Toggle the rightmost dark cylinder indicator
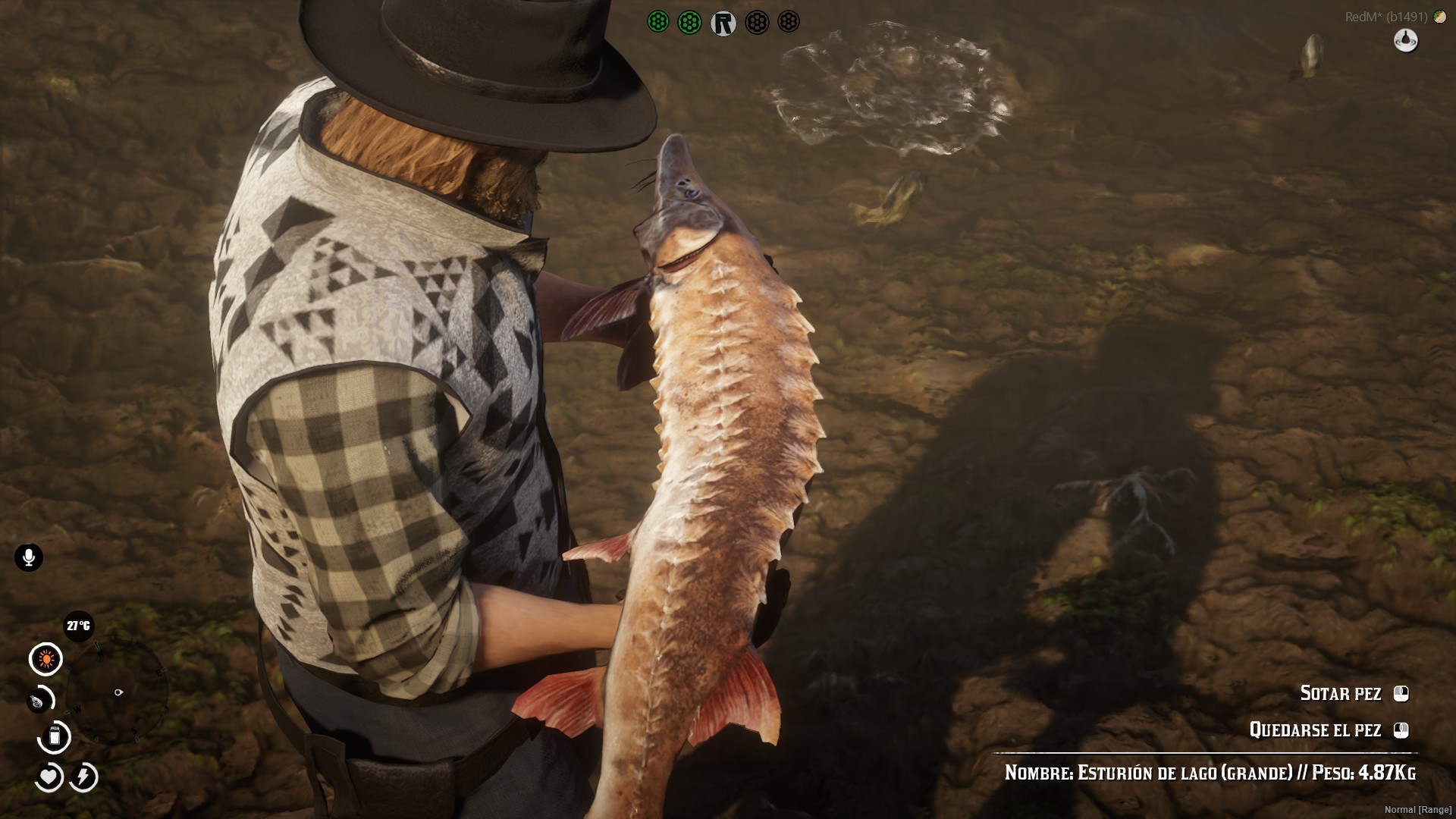 click(x=789, y=21)
